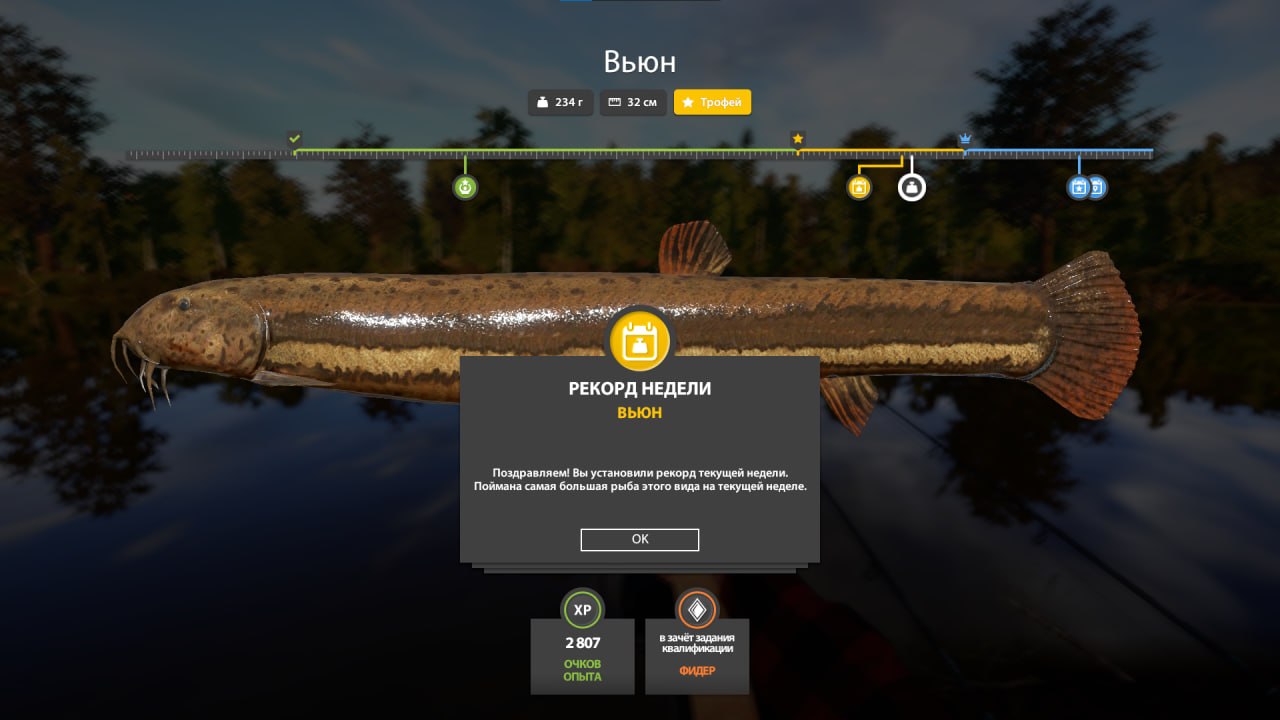1280x720 pixels.
Task: Open the blue absolute record calendar icon
Action: [x=1078, y=186]
